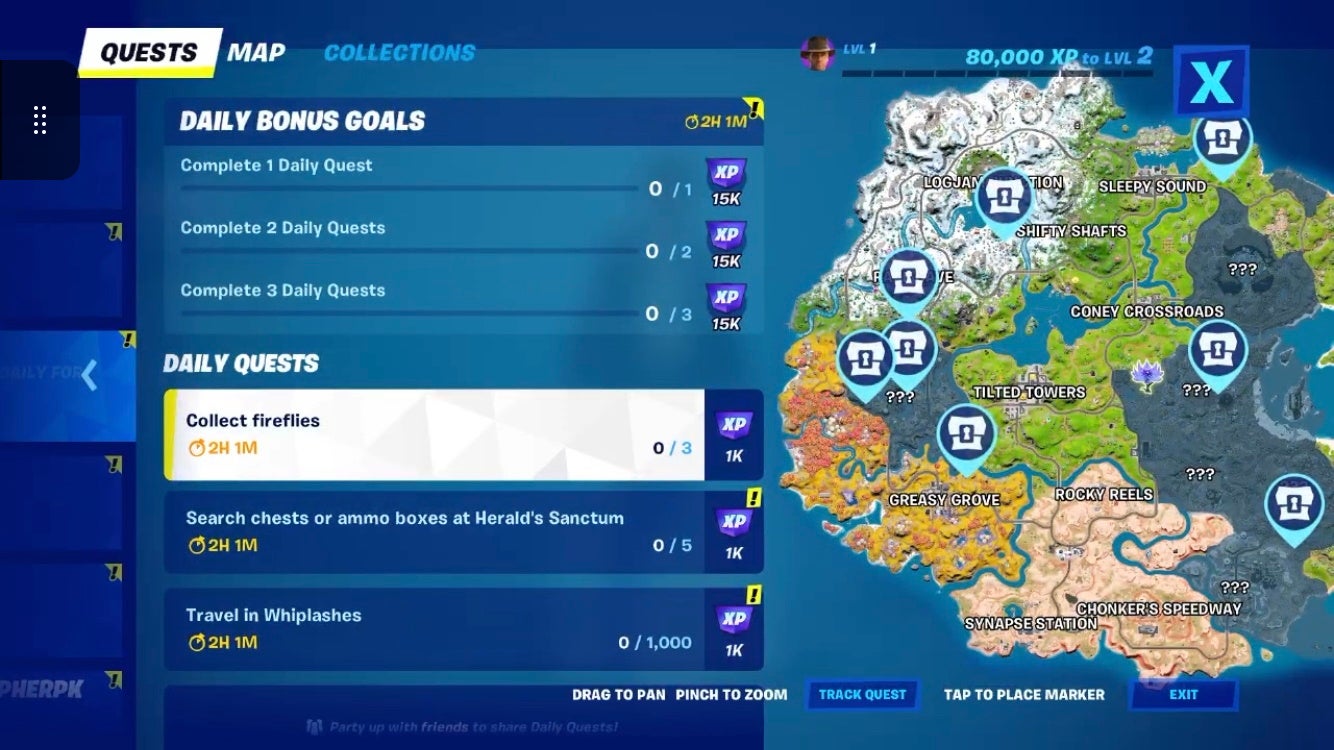Collapse the DAILY panel using the left chevron

pyautogui.click(x=89, y=375)
